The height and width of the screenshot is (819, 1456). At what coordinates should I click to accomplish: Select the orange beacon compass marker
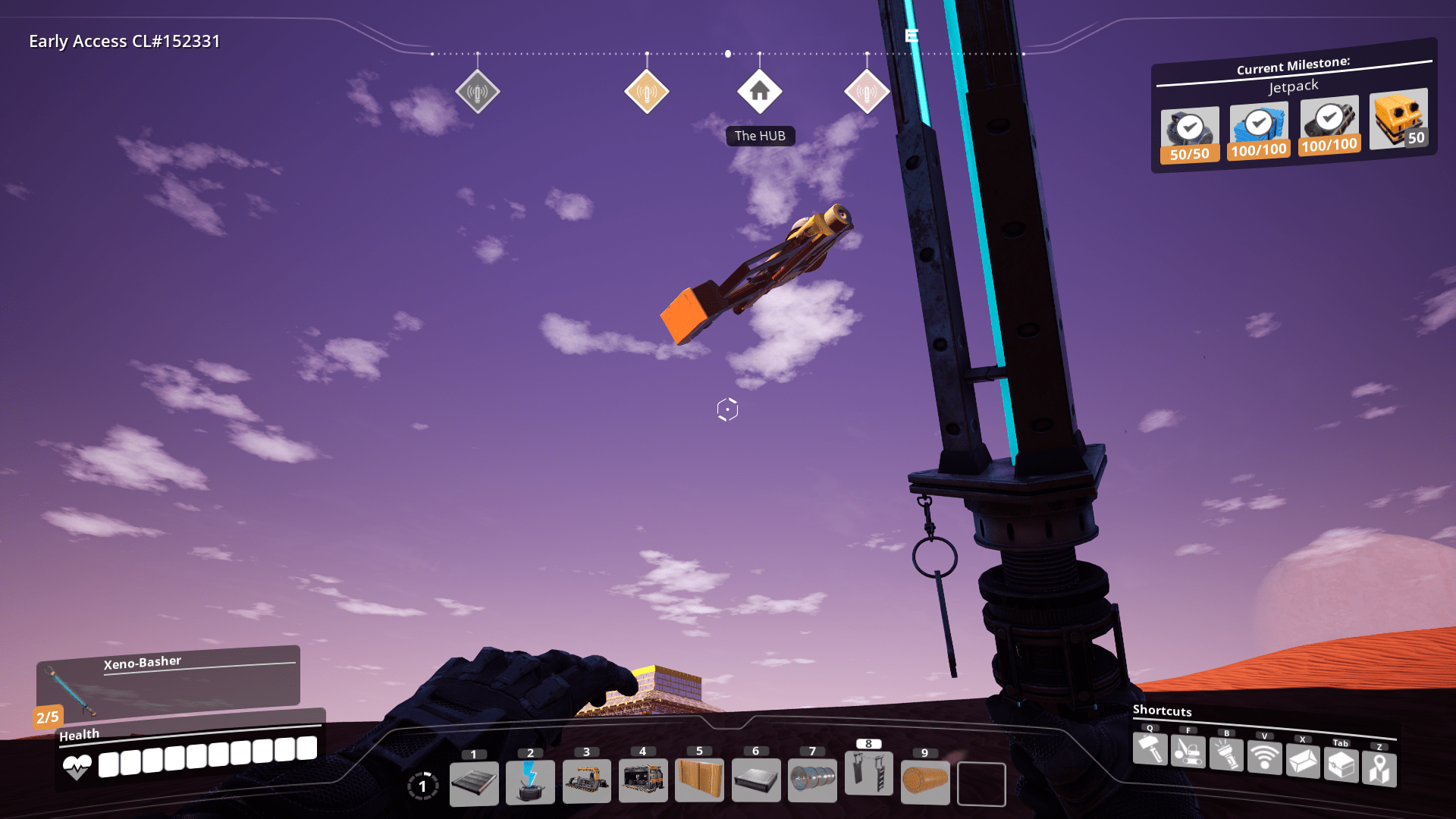point(646,93)
